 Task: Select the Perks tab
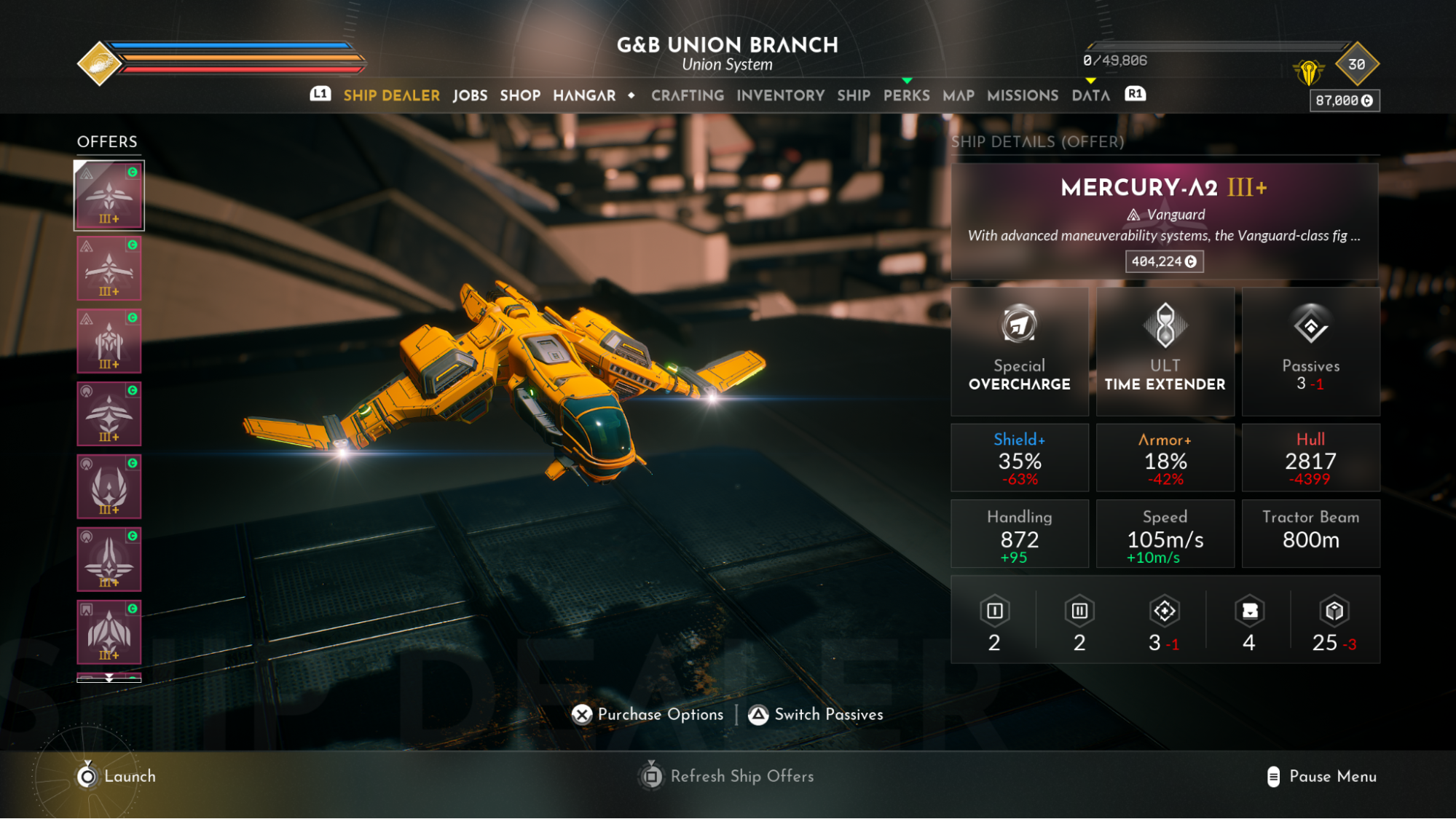[x=906, y=95]
